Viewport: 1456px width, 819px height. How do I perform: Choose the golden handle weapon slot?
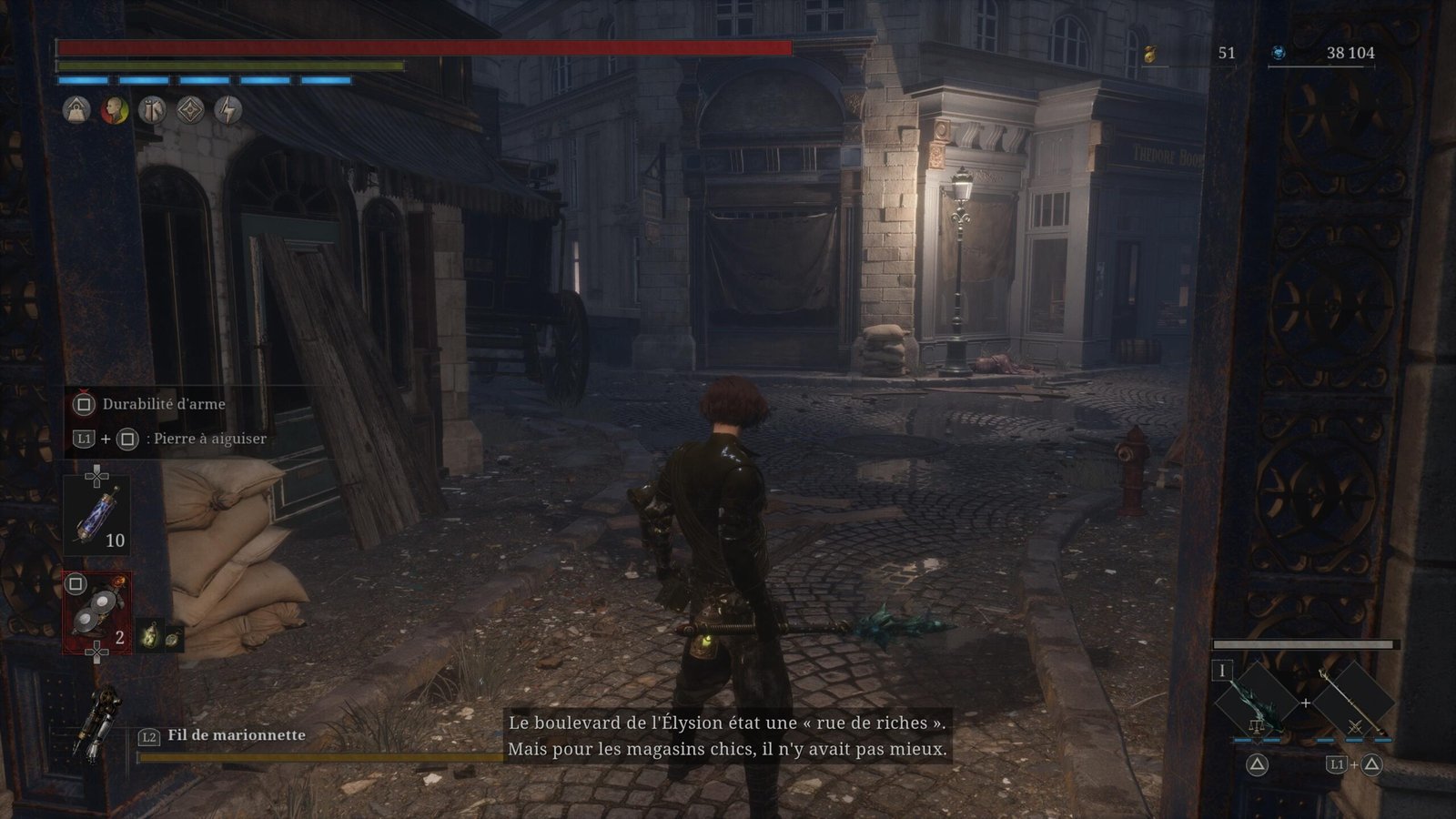pyautogui.click(x=1352, y=702)
